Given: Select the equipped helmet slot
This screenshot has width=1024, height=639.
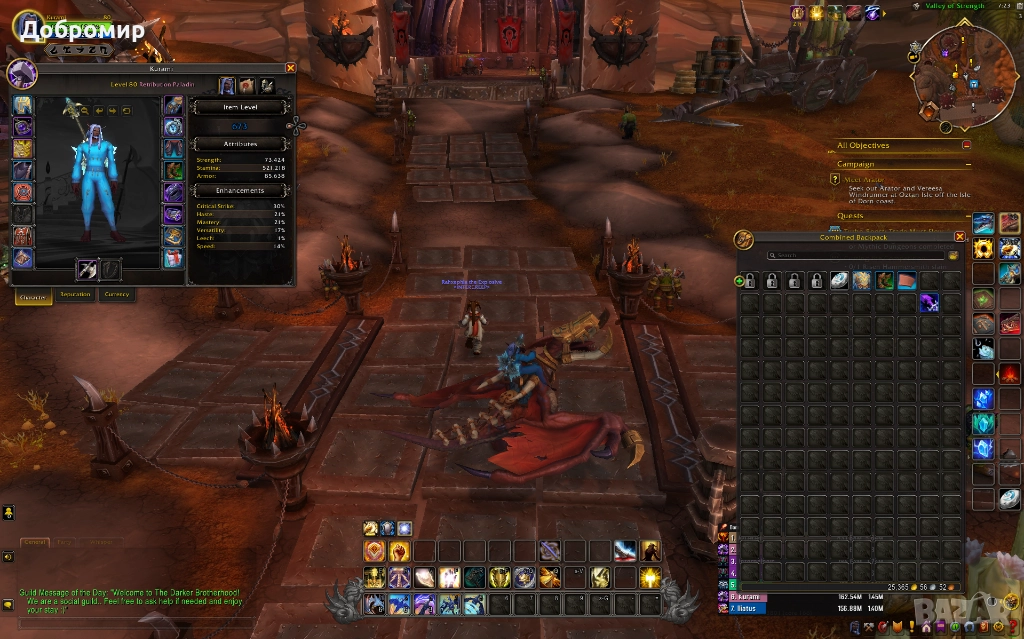Looking at the screenshot, I should click(22, 105).
